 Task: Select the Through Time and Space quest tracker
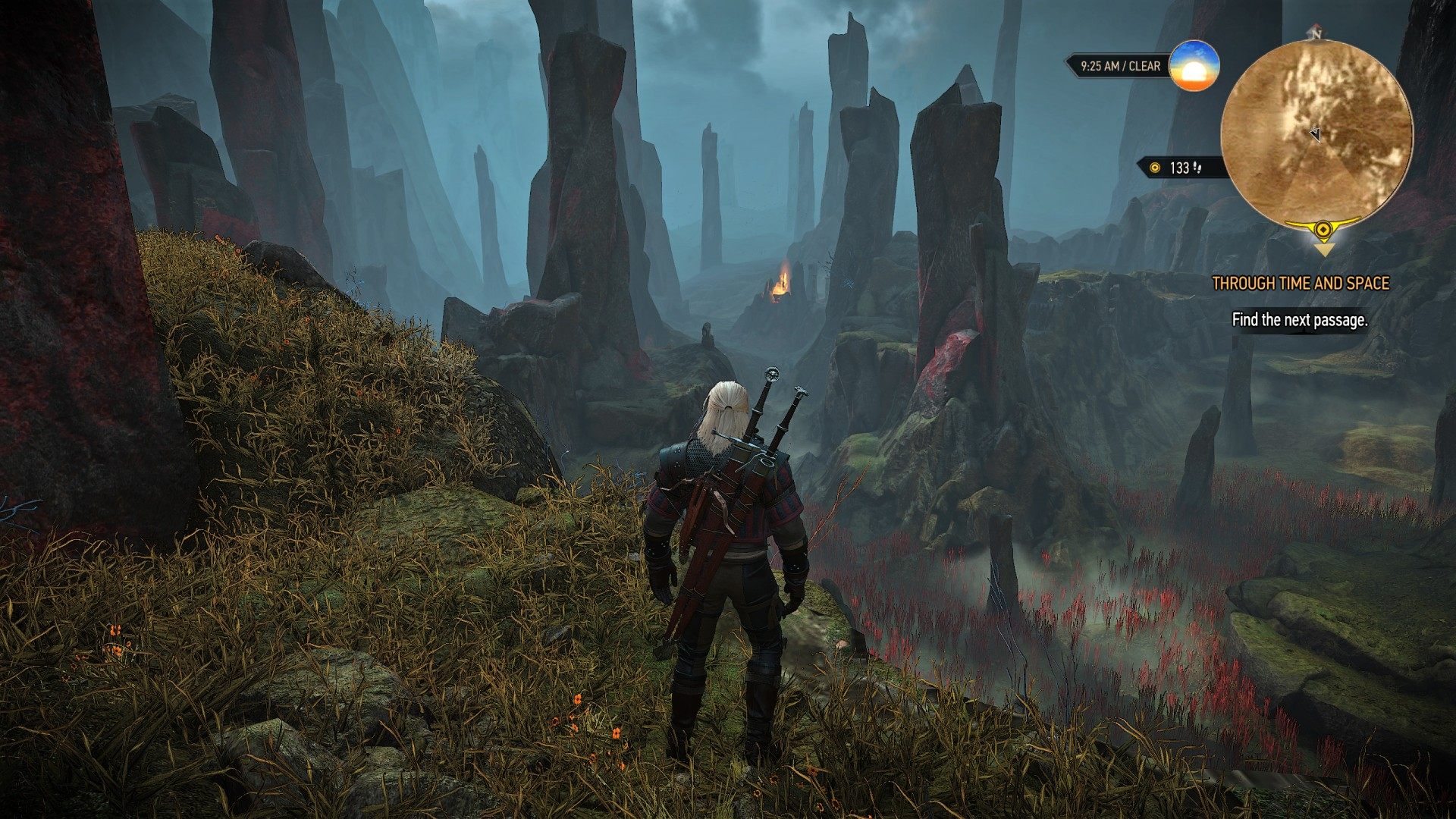[x=1300, y=284]
